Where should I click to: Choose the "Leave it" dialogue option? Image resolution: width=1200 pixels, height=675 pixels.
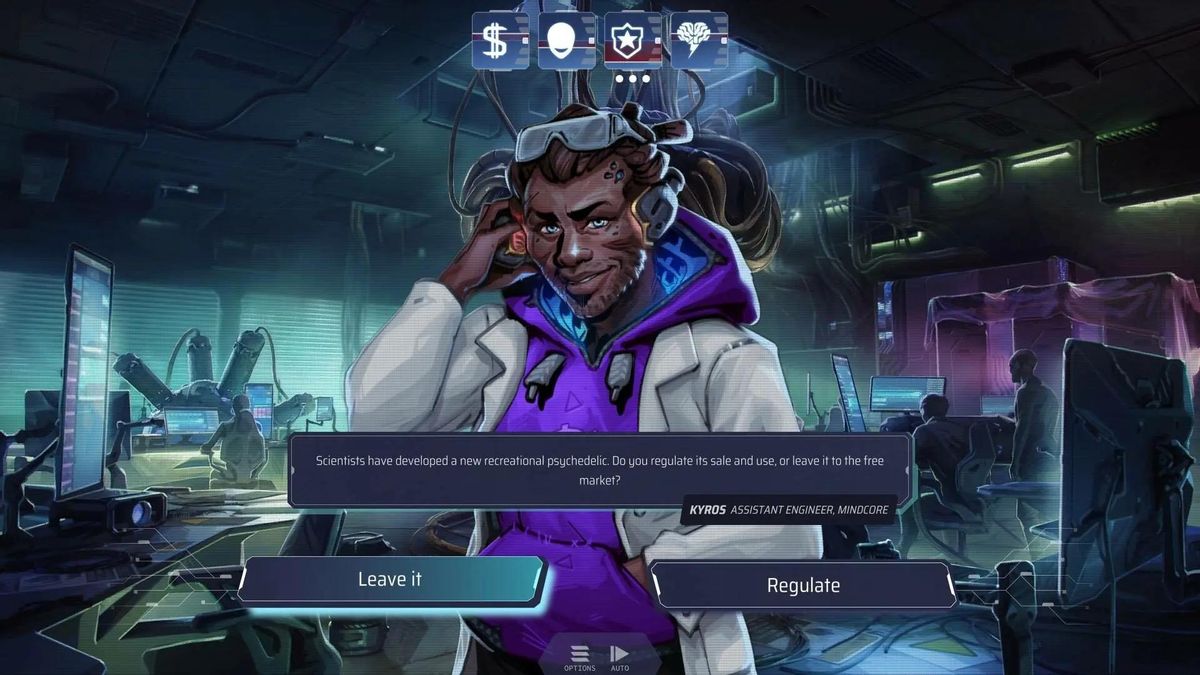390,580
